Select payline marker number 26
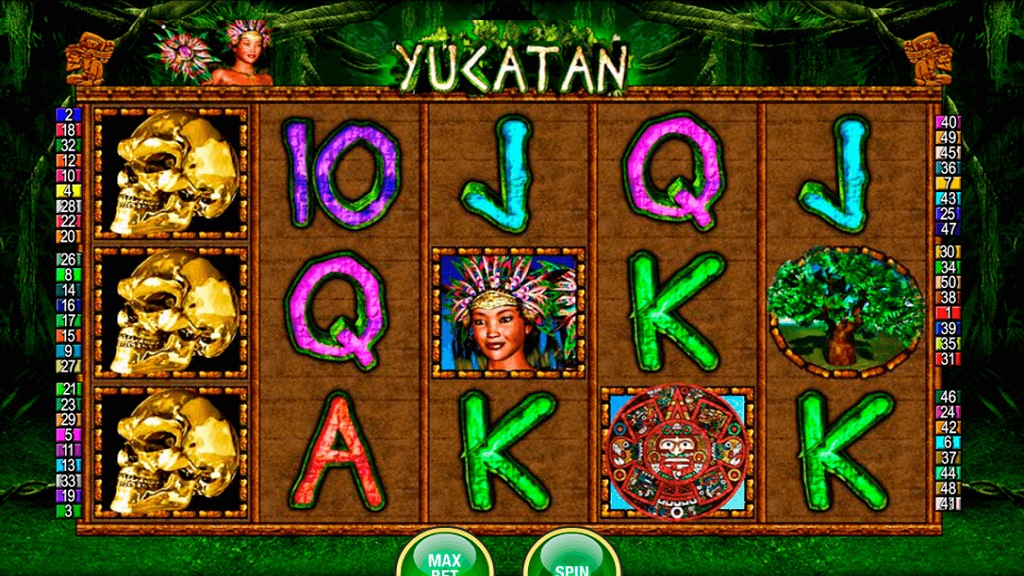Screen dimensions: 1024x576 pyautogui.click(x=68, y=259)
